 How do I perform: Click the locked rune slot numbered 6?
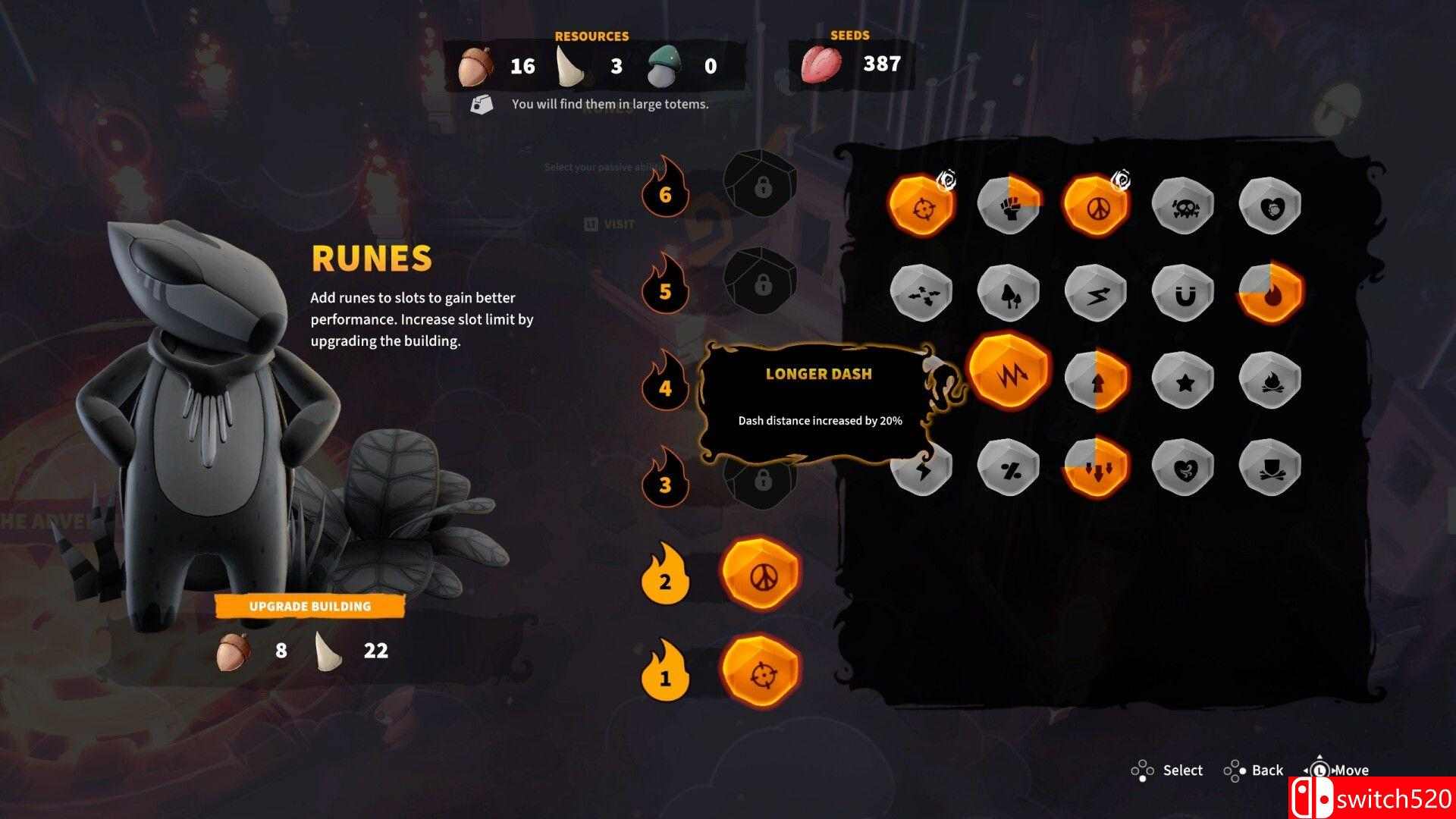(x=761, y=184)
